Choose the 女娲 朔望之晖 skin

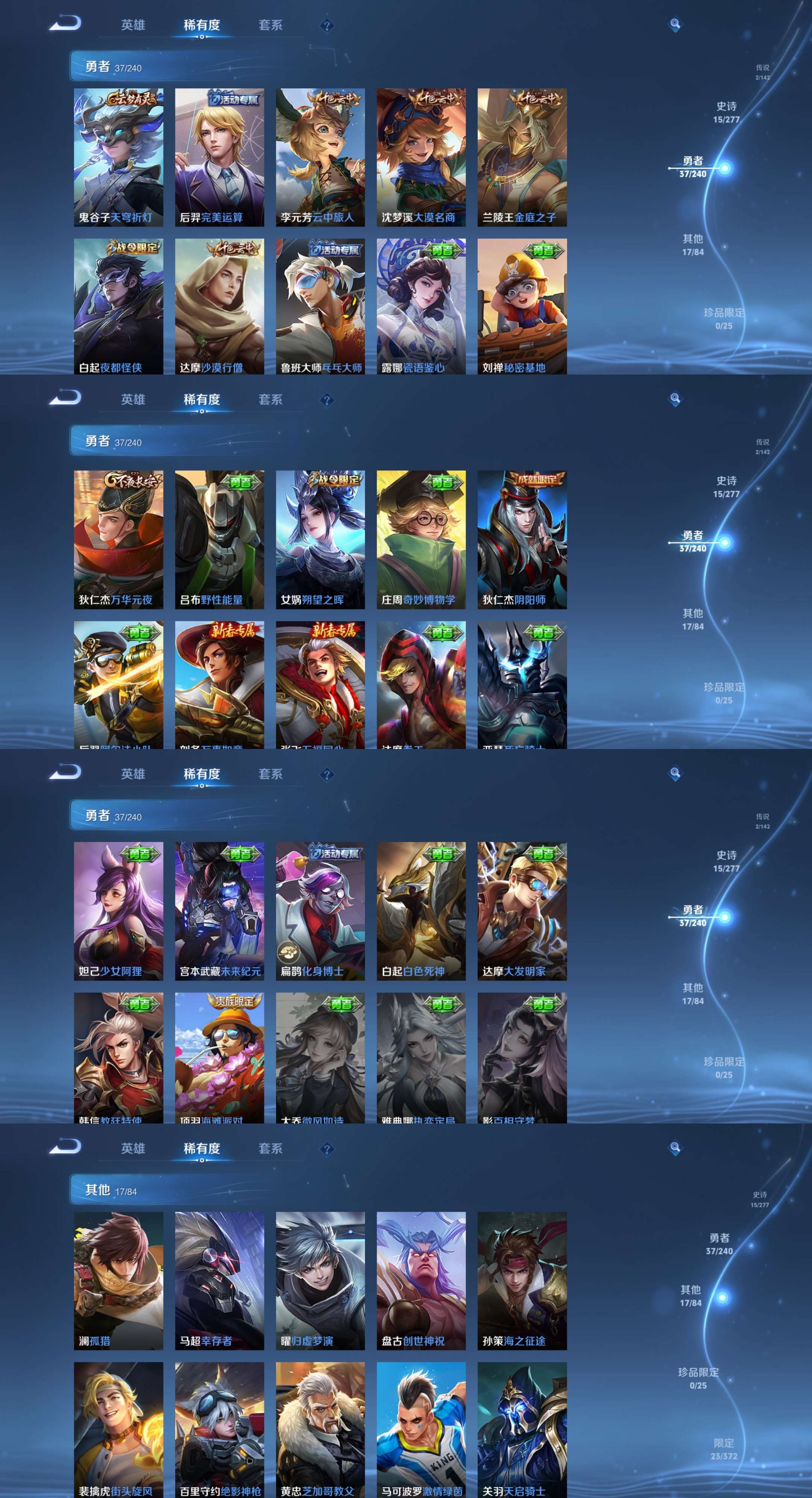click(x=320, y=539)
